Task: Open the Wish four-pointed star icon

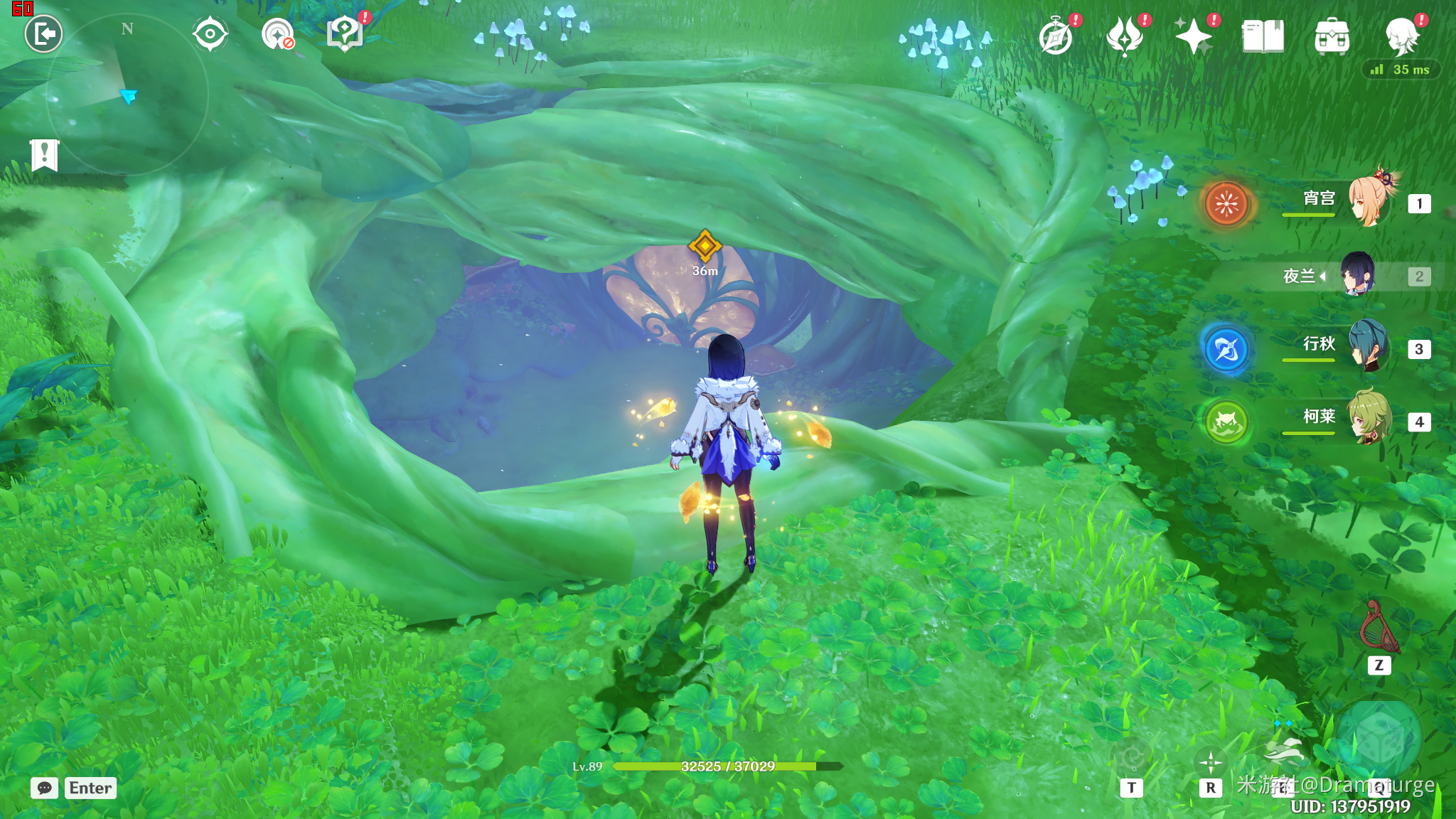Action: (x=1193, y=37)
